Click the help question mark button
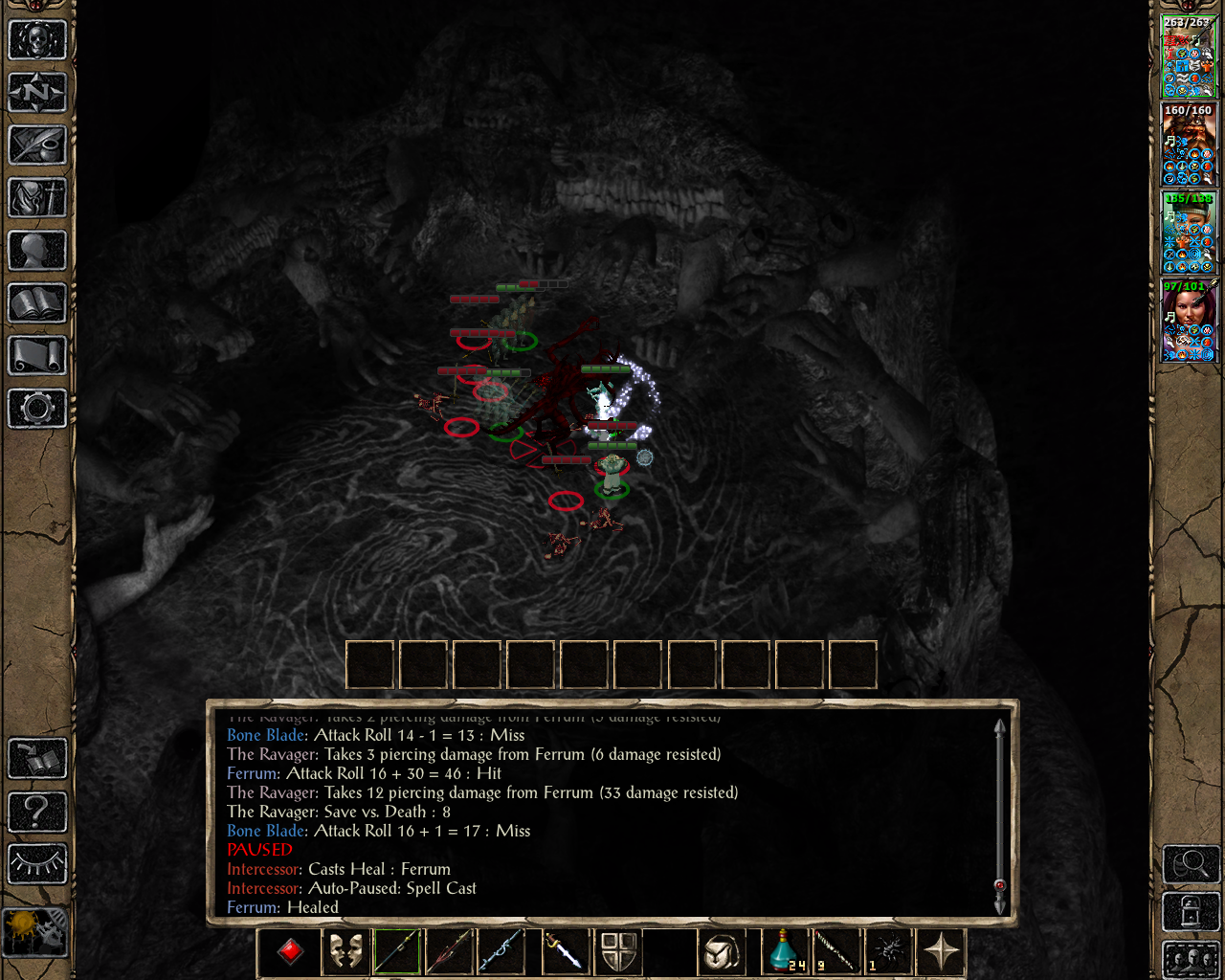Image resolution: width=1225 pixels, height=980 pixels. coord(37,812)
